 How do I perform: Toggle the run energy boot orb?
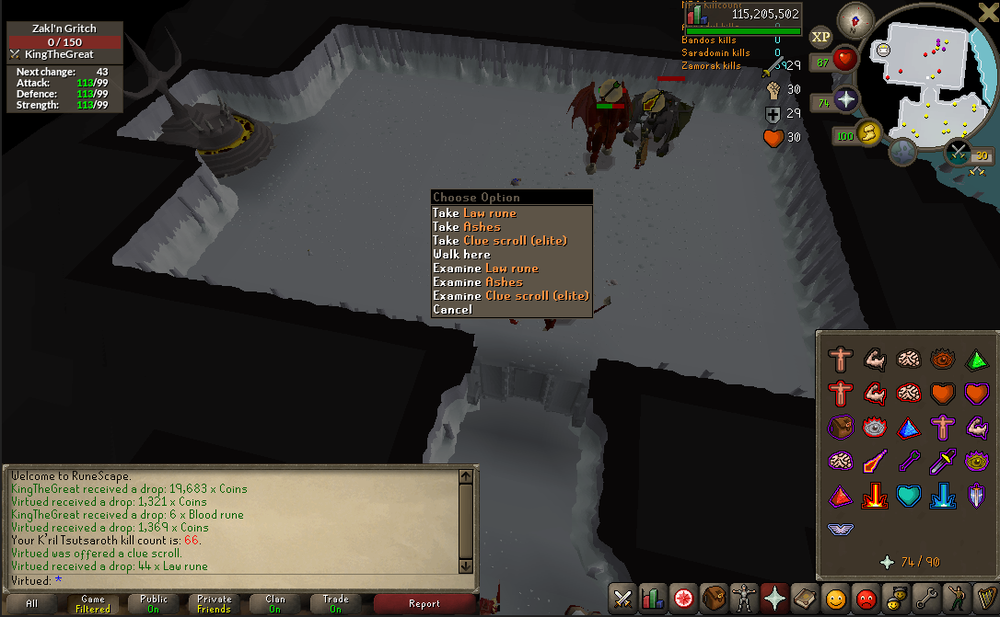(x=867, y=132)
